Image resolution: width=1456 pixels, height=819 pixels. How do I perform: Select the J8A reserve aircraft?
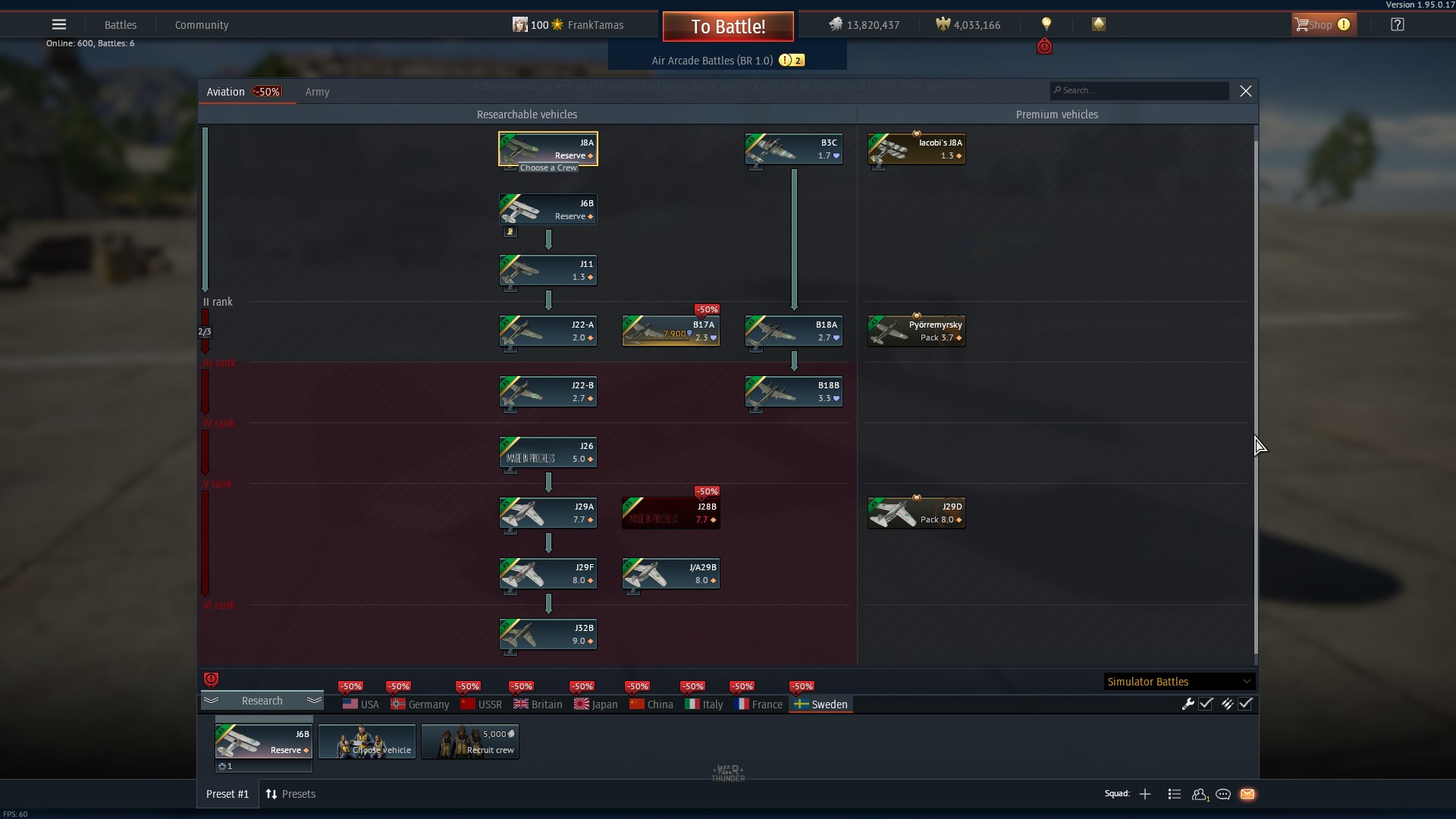548,149
